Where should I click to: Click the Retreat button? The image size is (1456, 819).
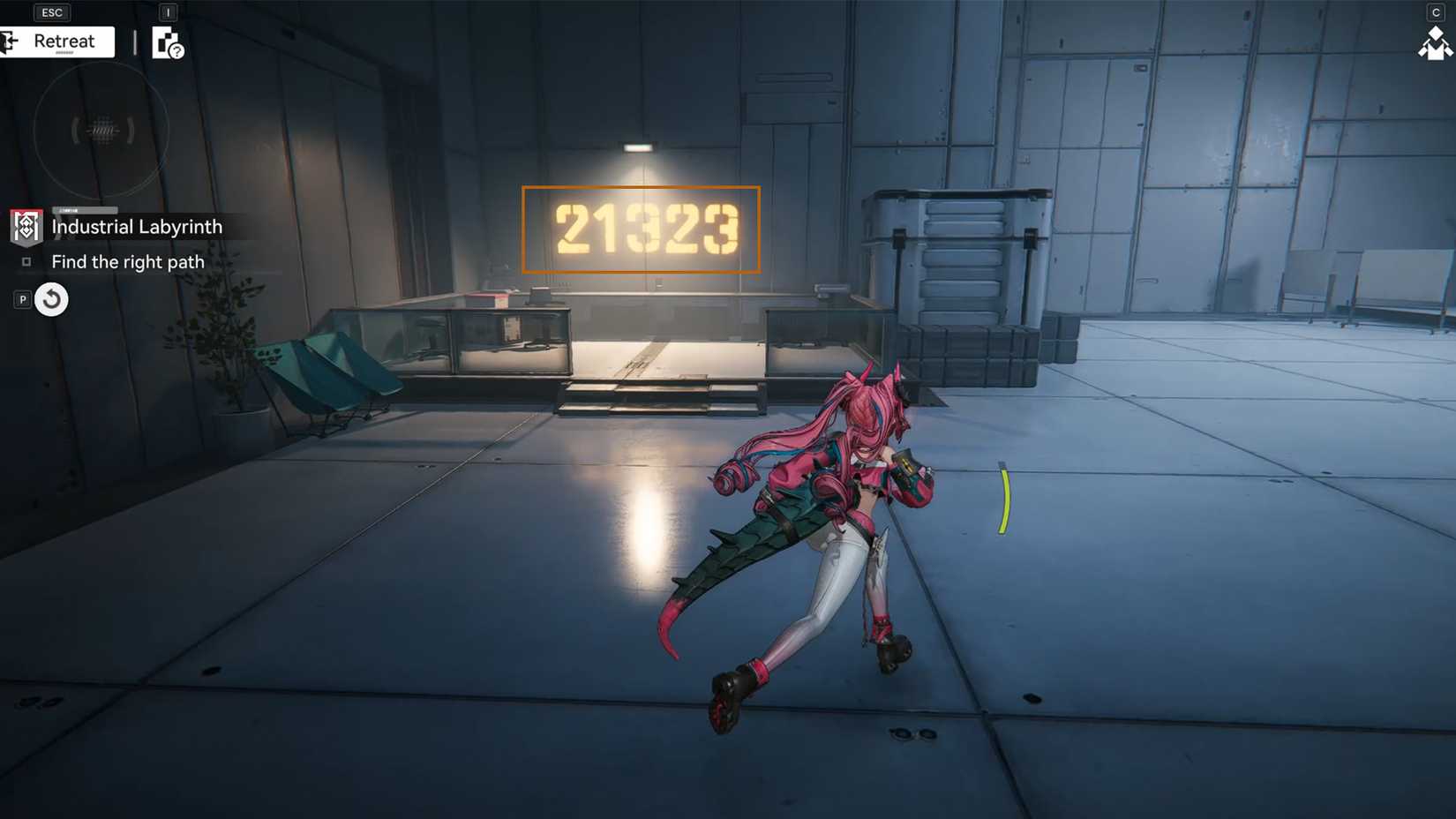click(x=62, y=41)
